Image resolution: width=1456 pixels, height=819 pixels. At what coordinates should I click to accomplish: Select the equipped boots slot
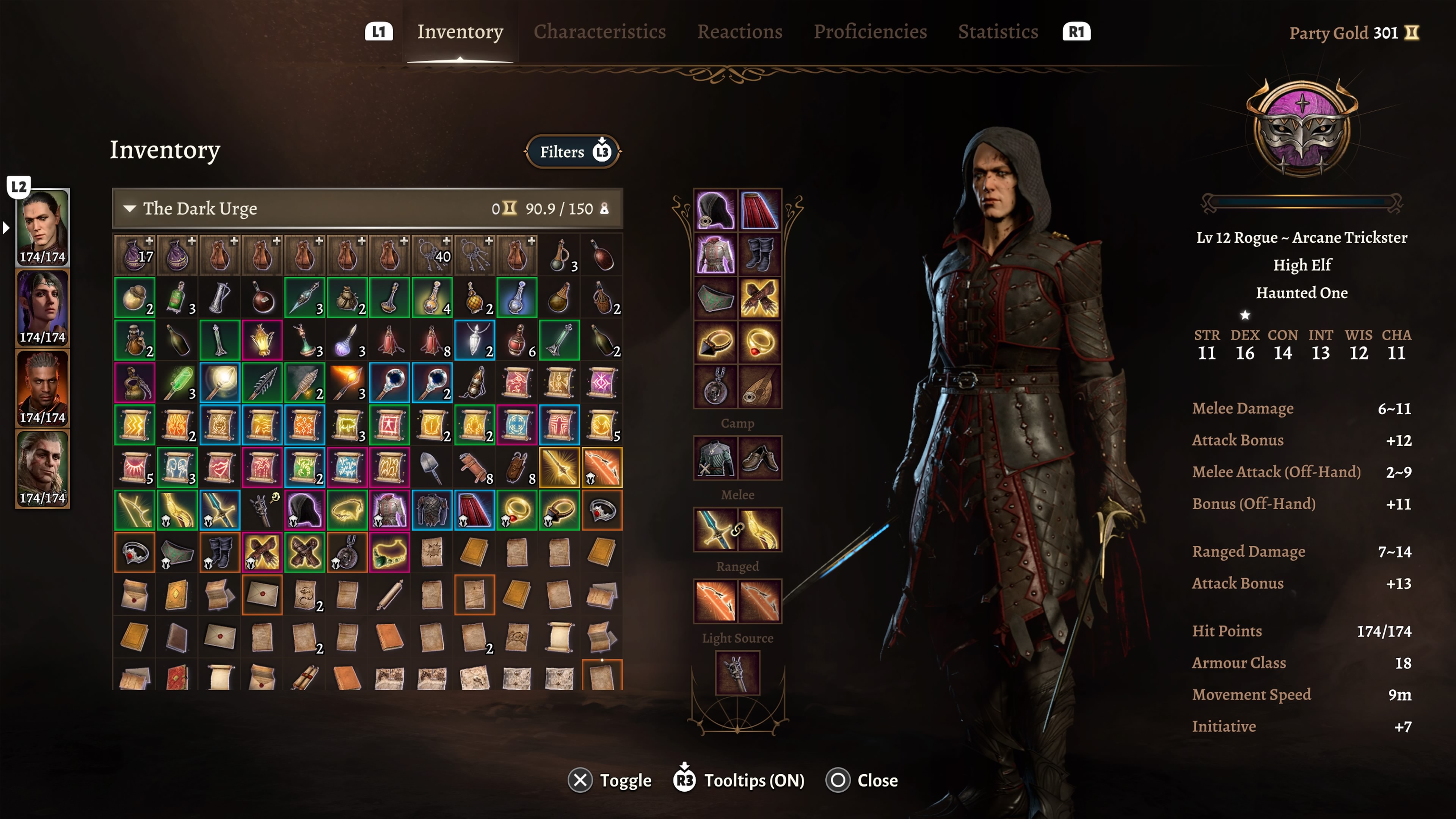point(759,254)
